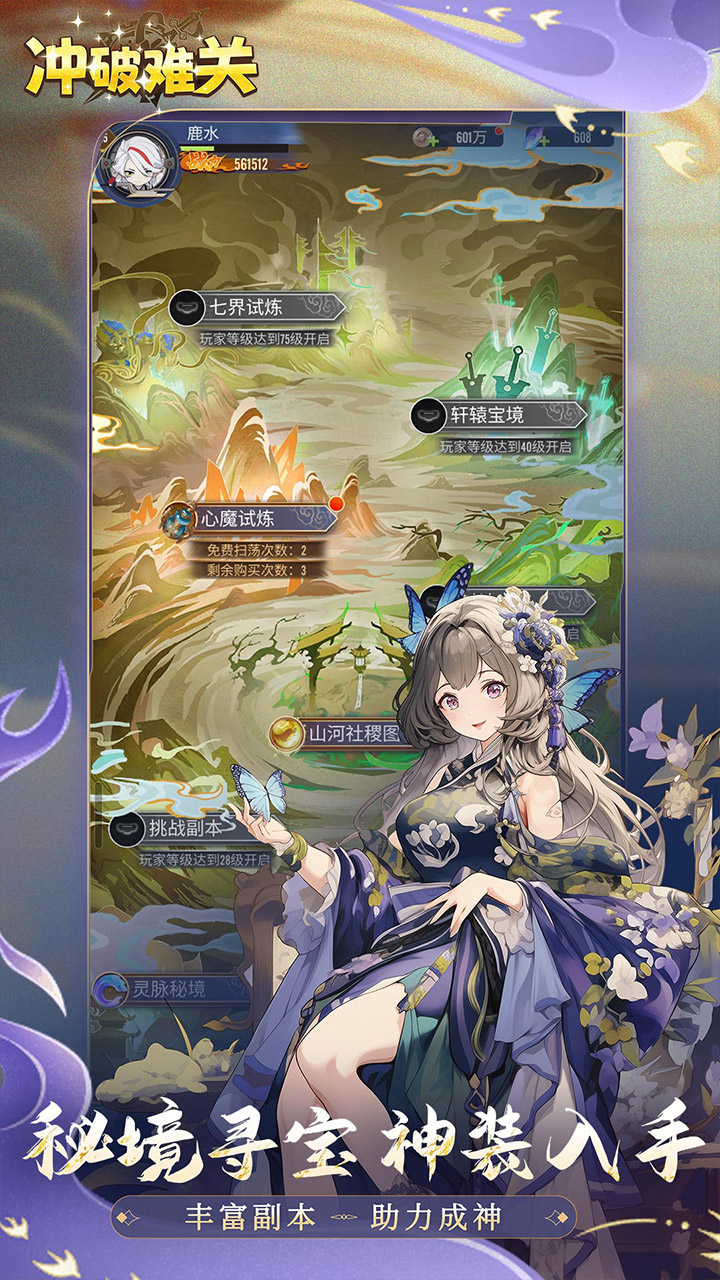
Task: Open the 轩辕宝境 dungeon
Action: (499, 415)
